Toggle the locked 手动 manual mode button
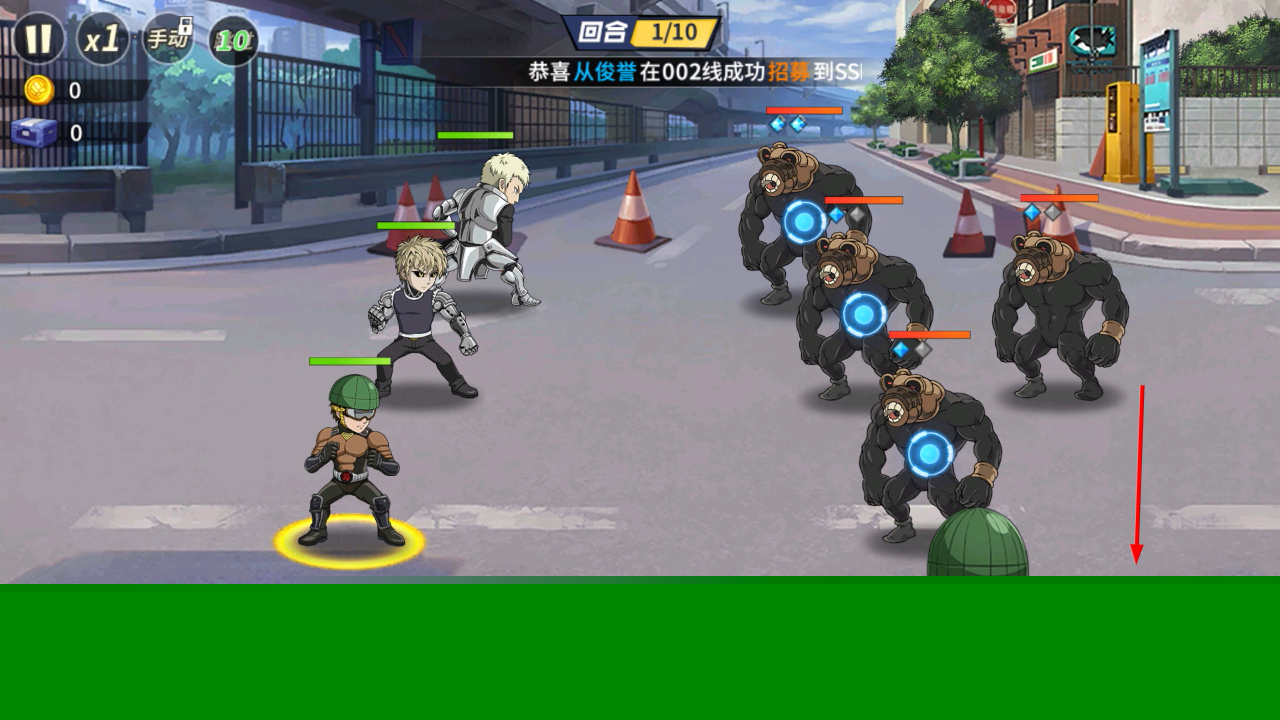Image resolution: width=1280 pixels, height=720 pixels. pos(167,40)
